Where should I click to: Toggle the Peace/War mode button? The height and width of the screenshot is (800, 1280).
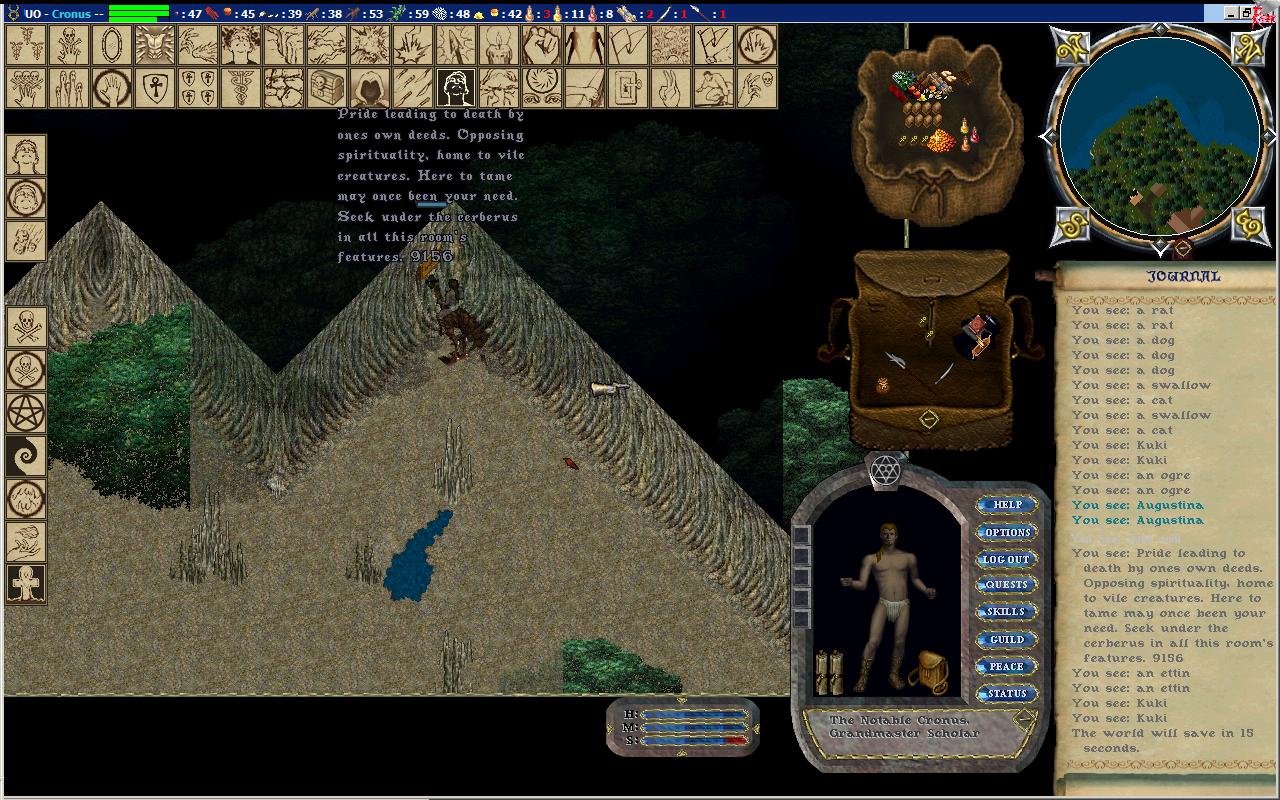tap(1006, 666)
